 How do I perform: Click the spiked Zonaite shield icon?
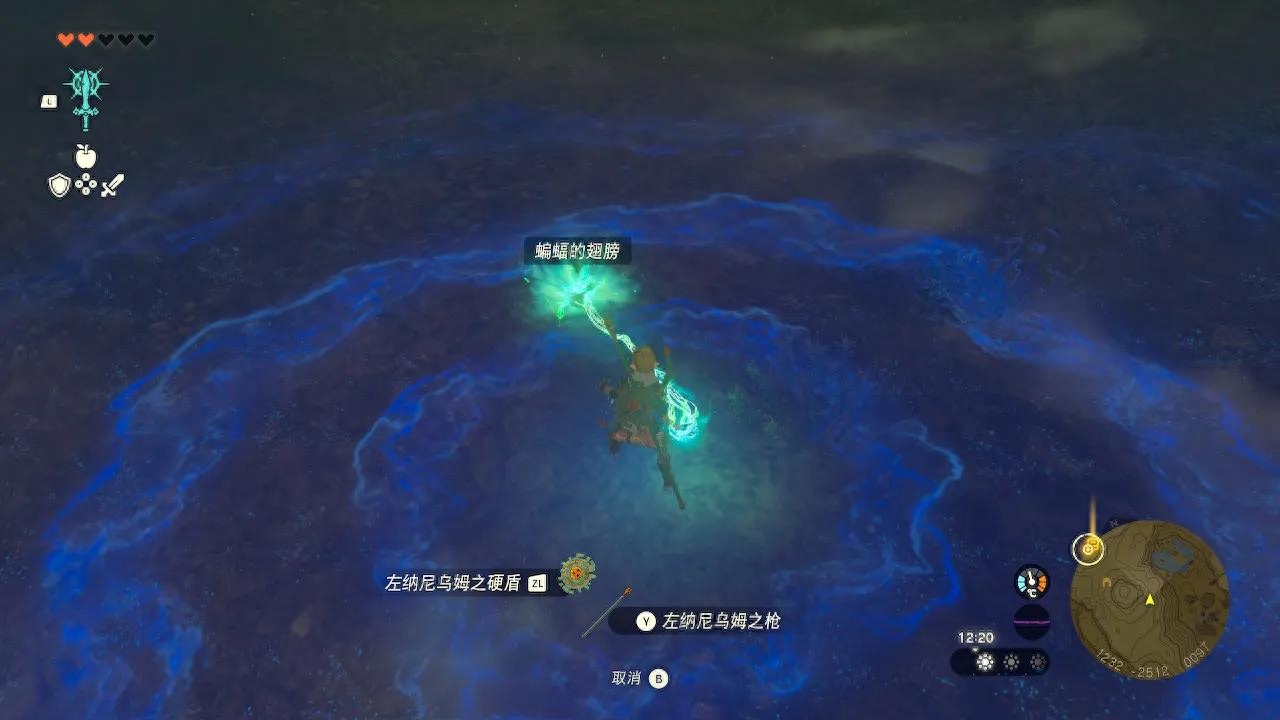coord(578,572)
